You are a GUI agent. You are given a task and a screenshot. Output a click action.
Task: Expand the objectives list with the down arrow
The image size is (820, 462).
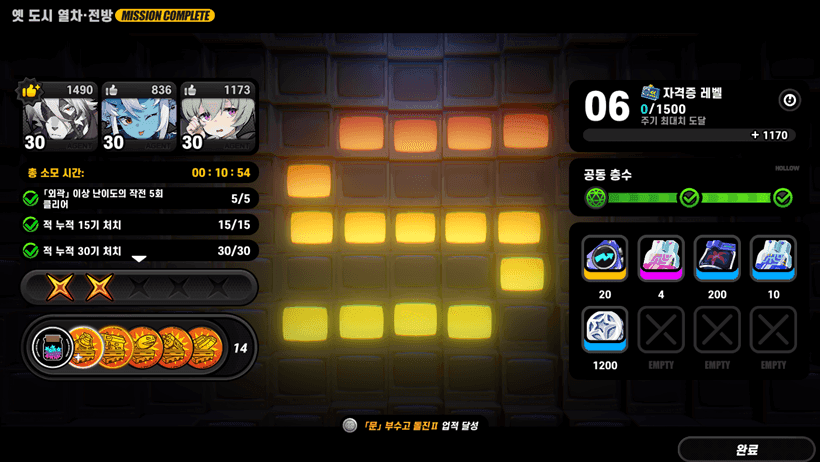(139, 259)
